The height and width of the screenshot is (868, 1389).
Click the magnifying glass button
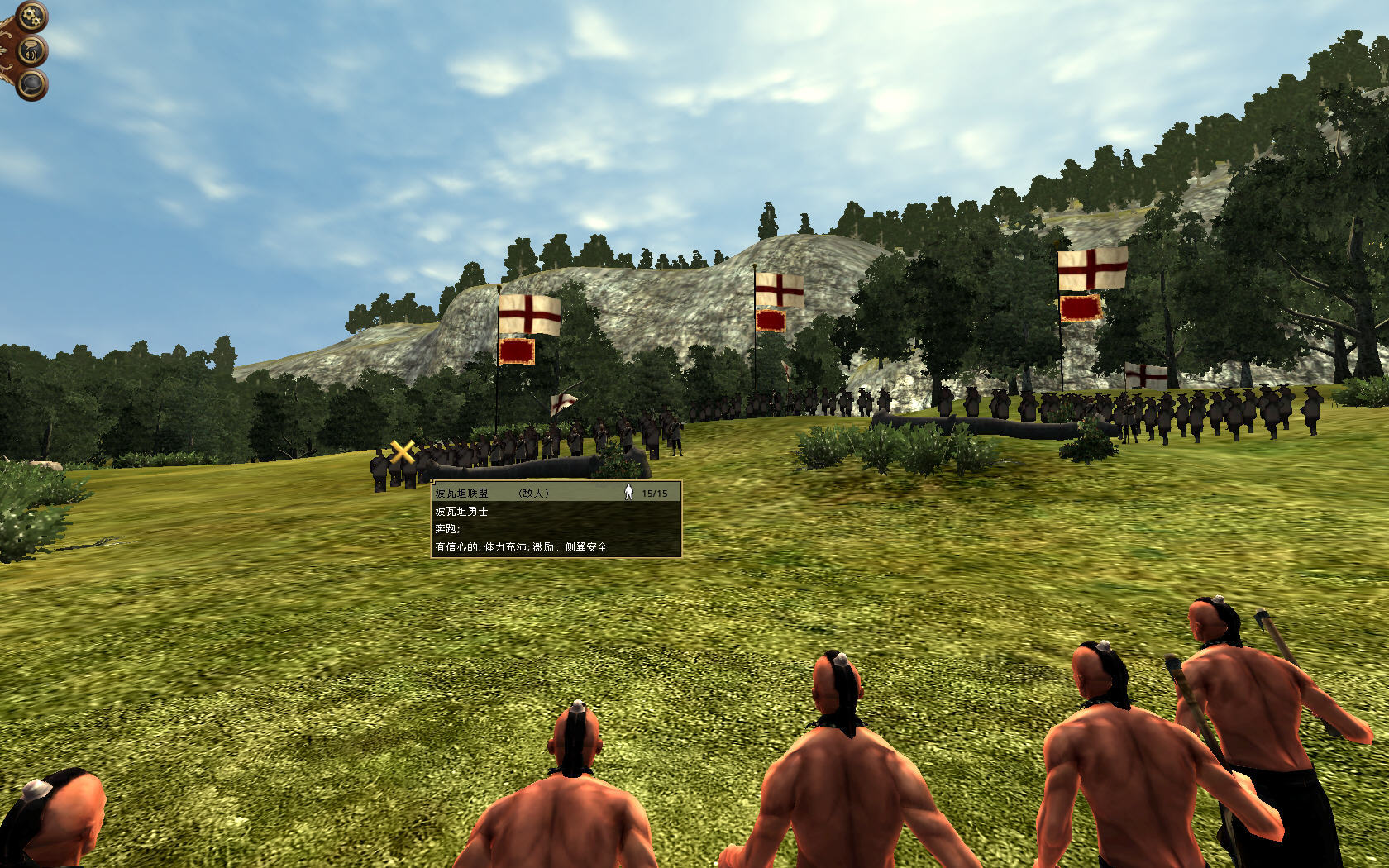coord(31,84)
